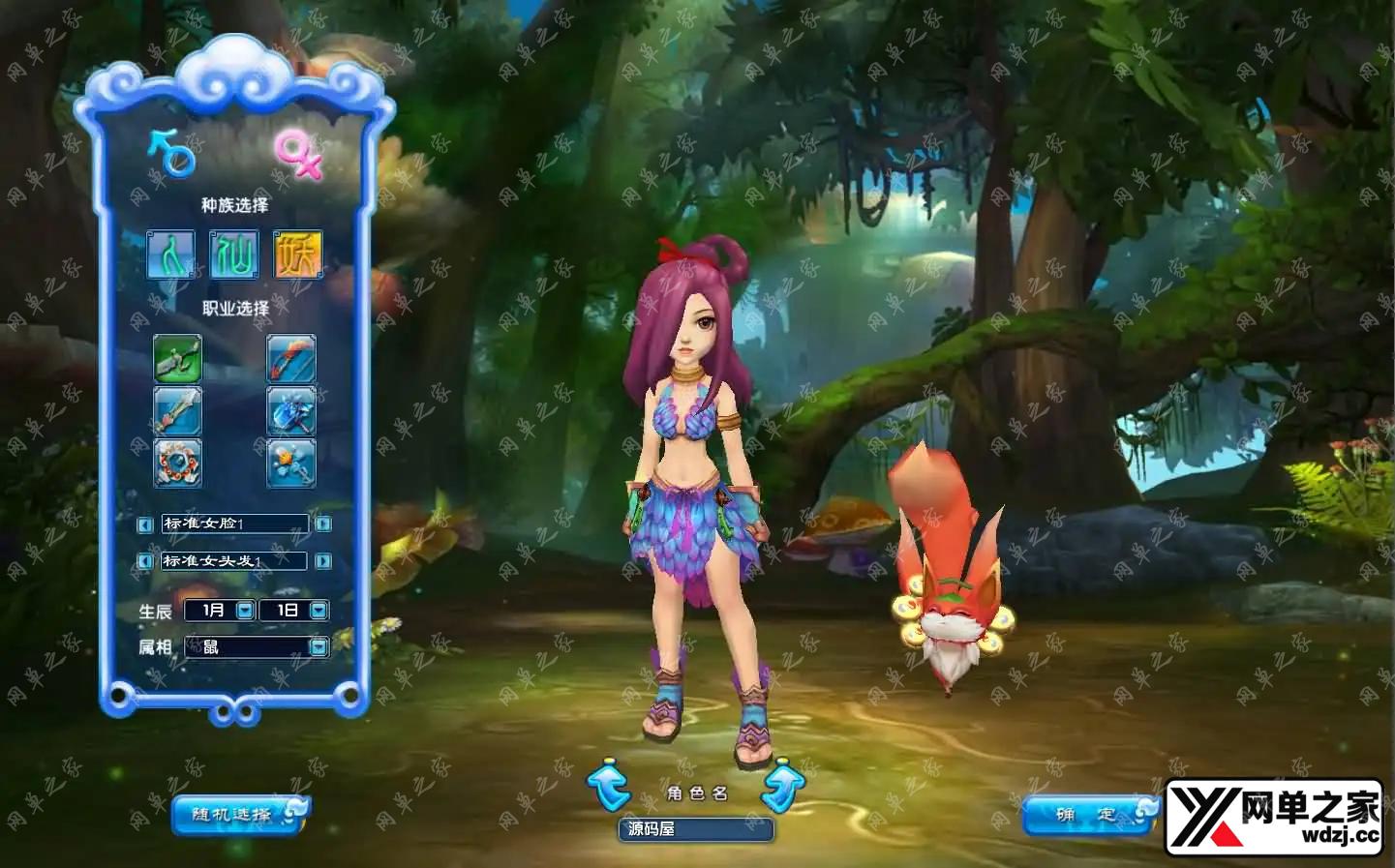
Task: Open the 属相 zodiac dropdown
Action: click(318, 647)
